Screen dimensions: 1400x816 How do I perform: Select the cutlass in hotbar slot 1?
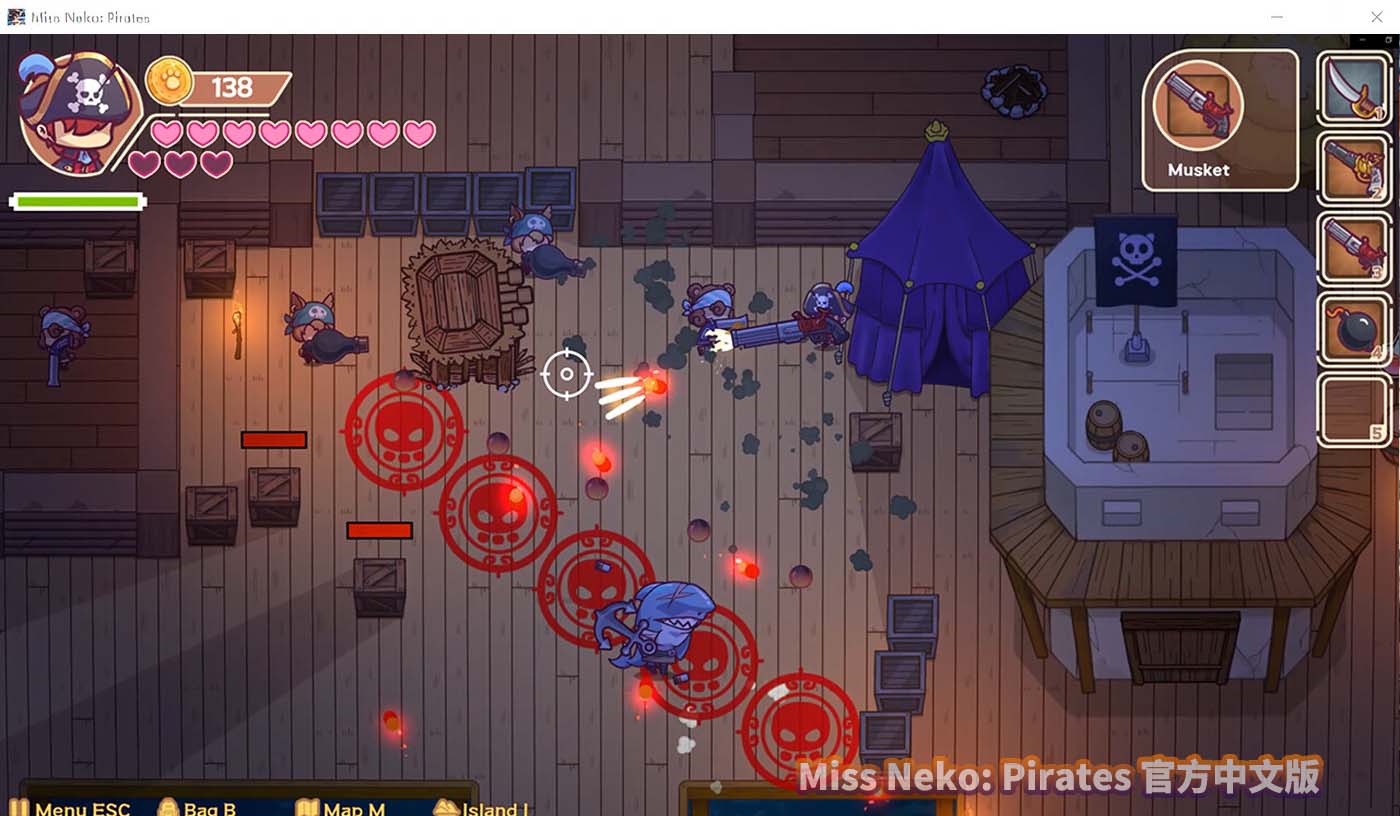1354,87
